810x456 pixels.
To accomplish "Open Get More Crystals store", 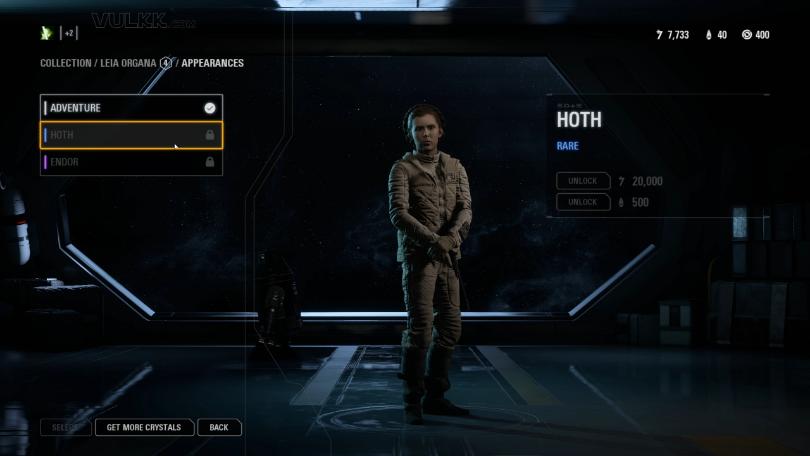I will pos(144,427).
